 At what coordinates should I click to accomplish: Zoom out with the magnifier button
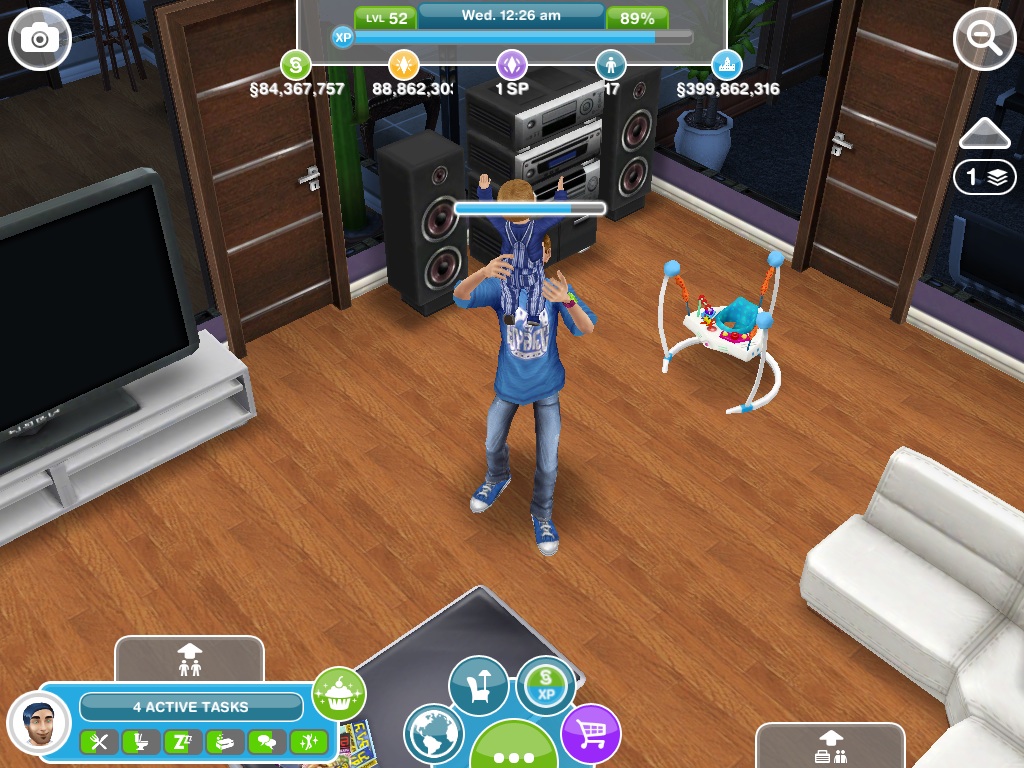984,39
